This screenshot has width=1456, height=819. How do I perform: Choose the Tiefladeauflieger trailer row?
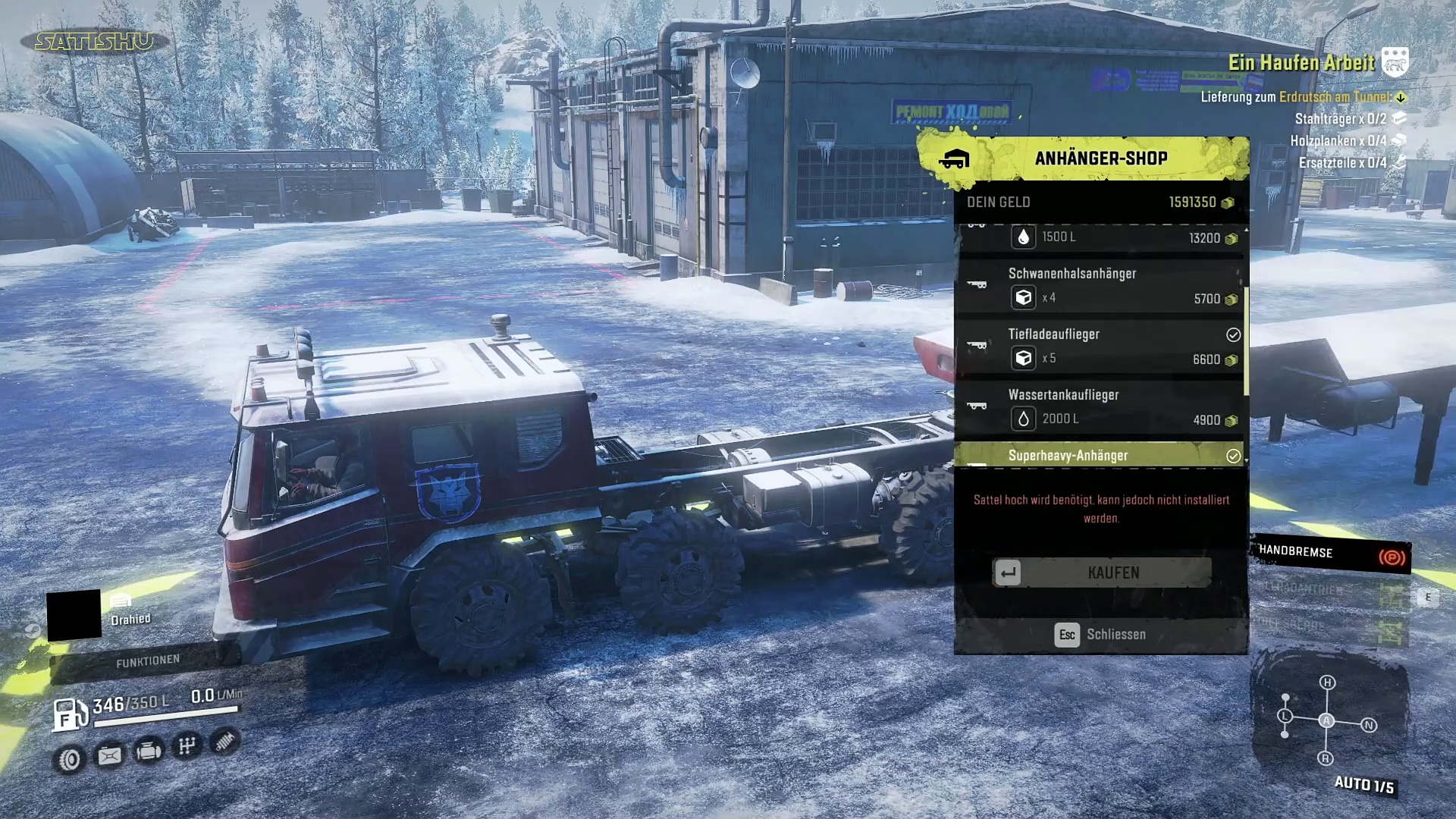(1100, 347)
